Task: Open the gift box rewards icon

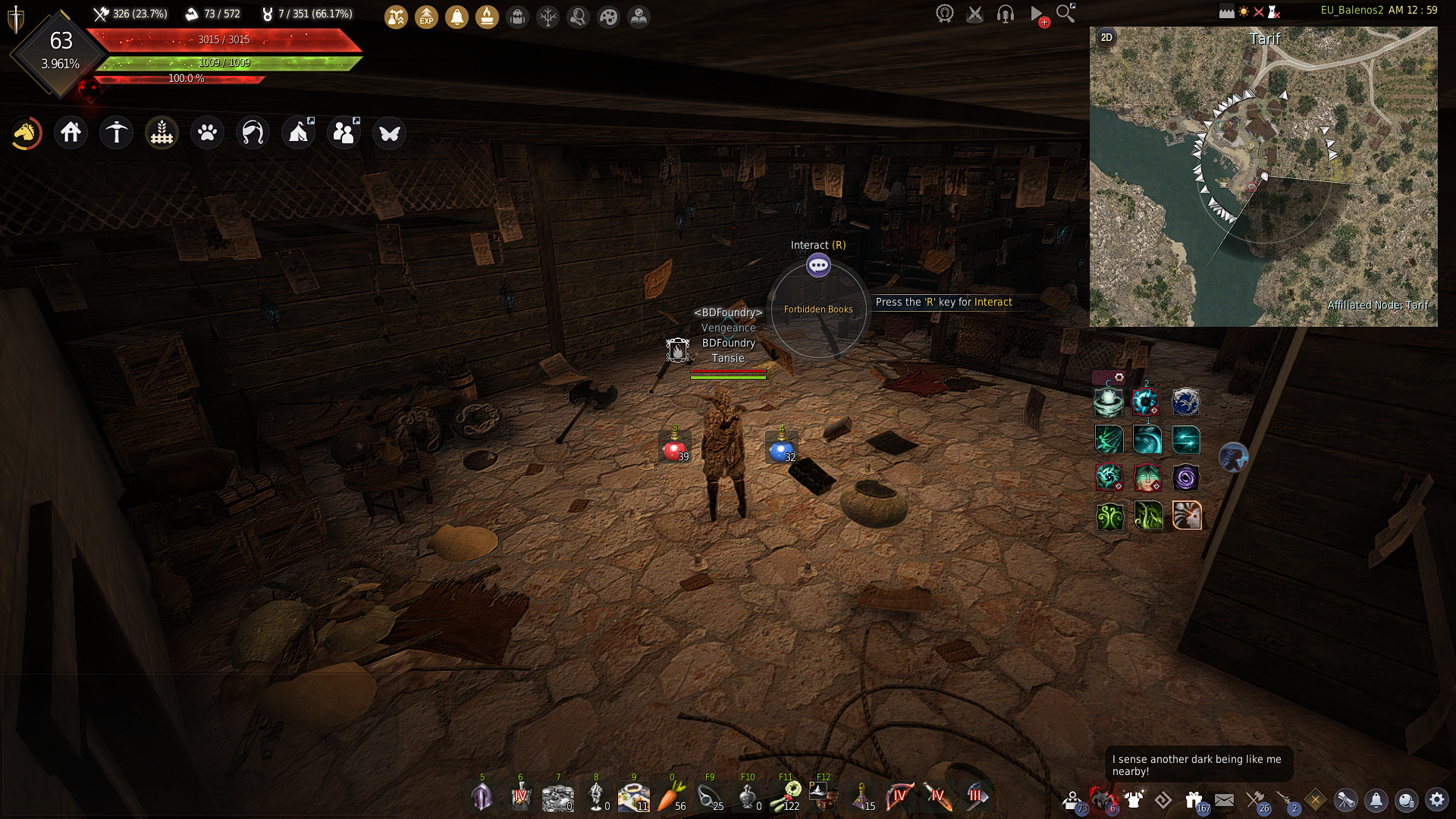Action: tap(1194, 800)
